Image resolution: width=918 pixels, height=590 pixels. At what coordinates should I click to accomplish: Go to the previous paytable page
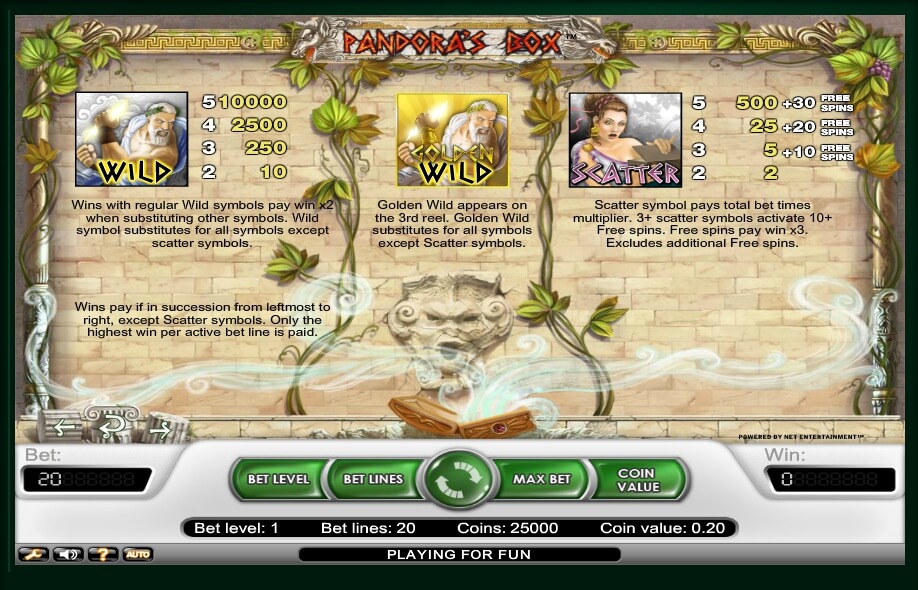click(x=64, y=428)
